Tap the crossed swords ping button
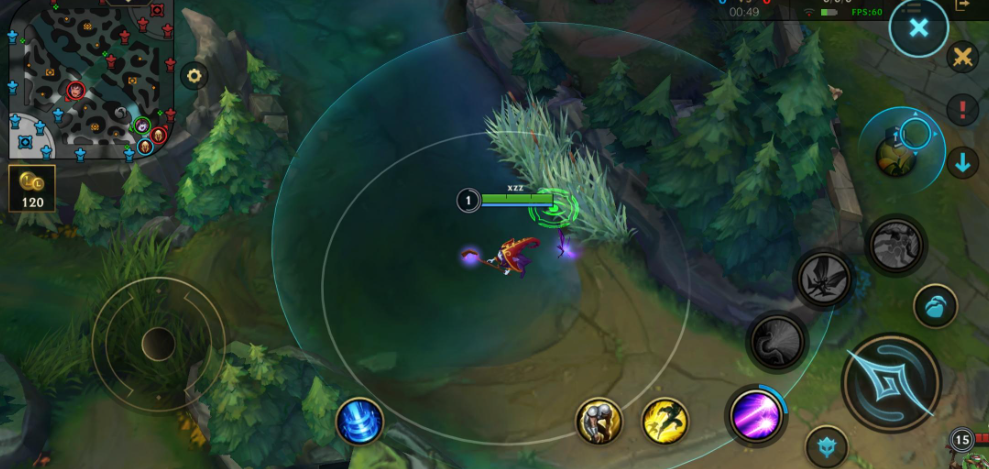This screenshot has width=989, height=469. [x=963, y=57]
